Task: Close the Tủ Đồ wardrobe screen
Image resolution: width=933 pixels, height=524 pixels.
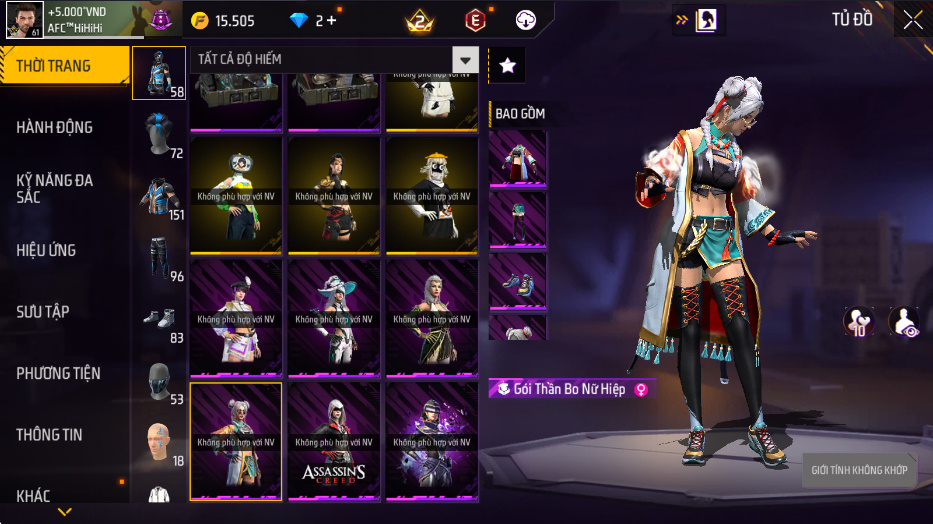Action: [912, 19]
